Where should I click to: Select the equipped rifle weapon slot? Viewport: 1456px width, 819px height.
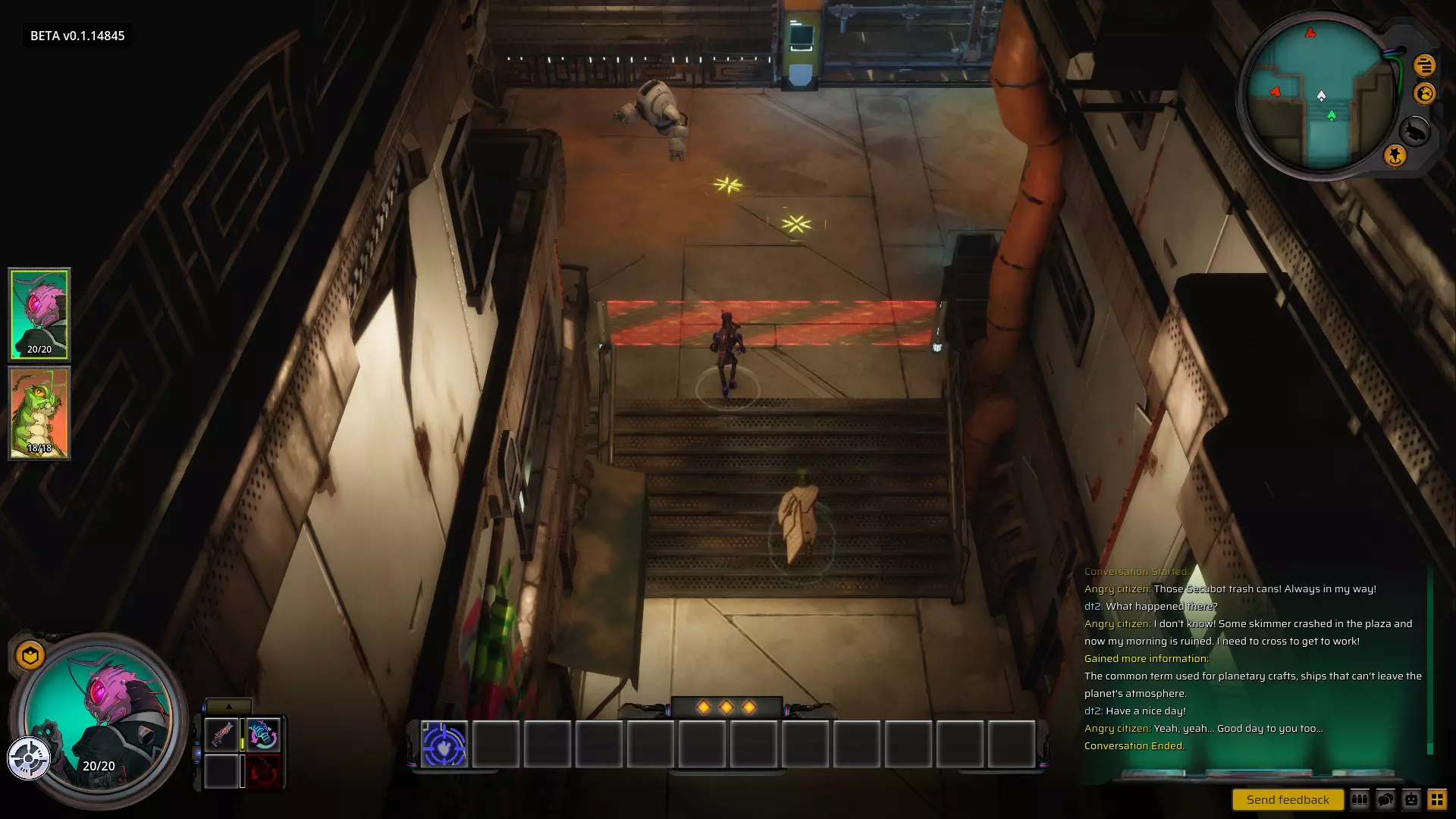point(222,734)
